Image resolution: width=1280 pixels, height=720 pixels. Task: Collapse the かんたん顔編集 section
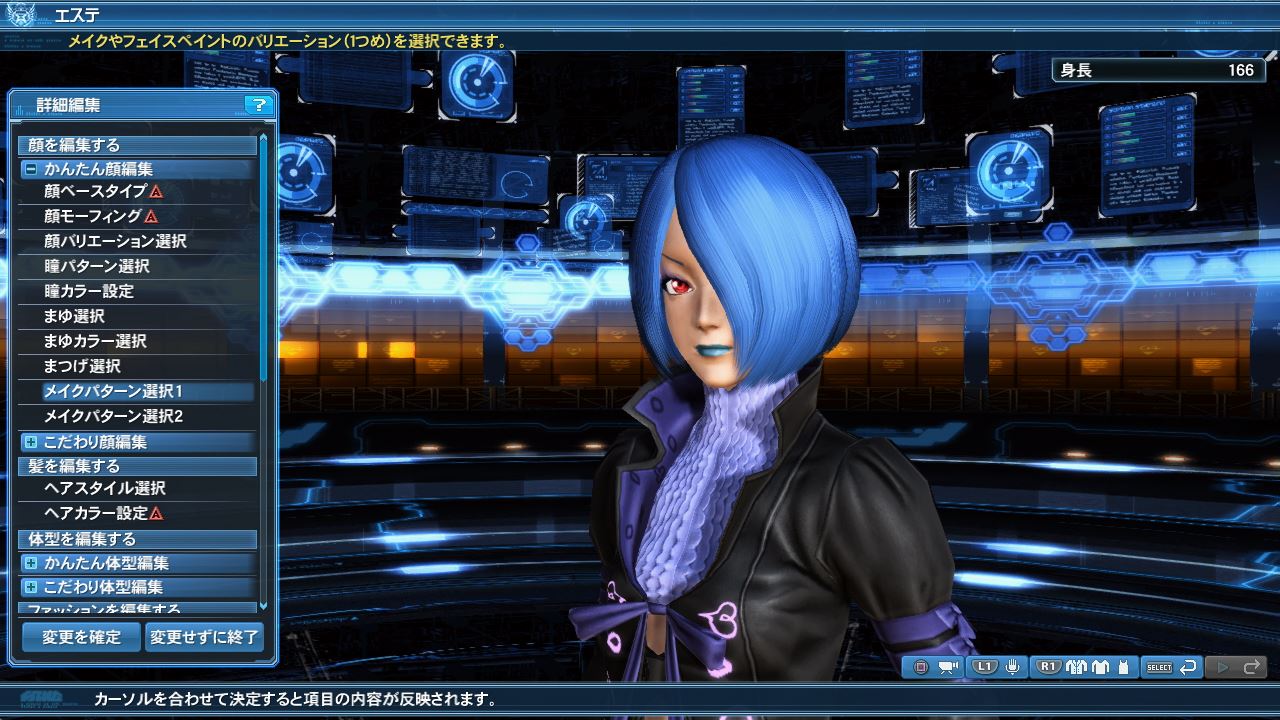tap(31, 170)
